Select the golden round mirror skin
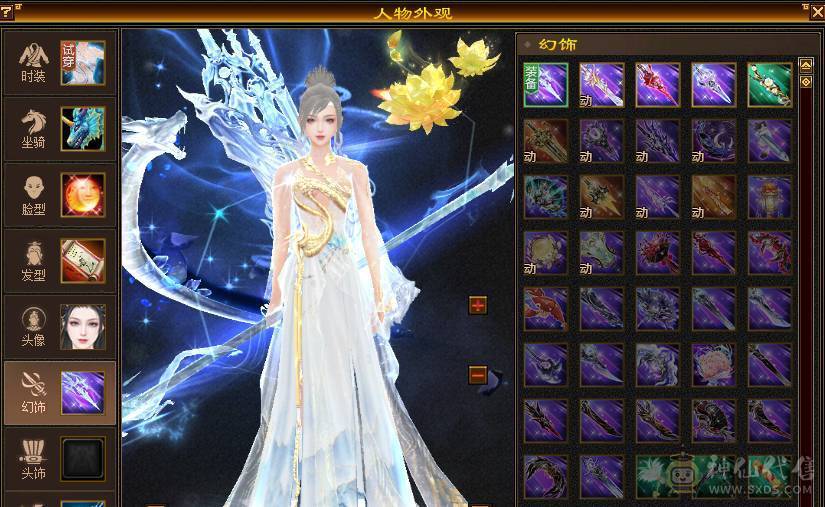Screen dimensions: 825x507 [546, 253]
